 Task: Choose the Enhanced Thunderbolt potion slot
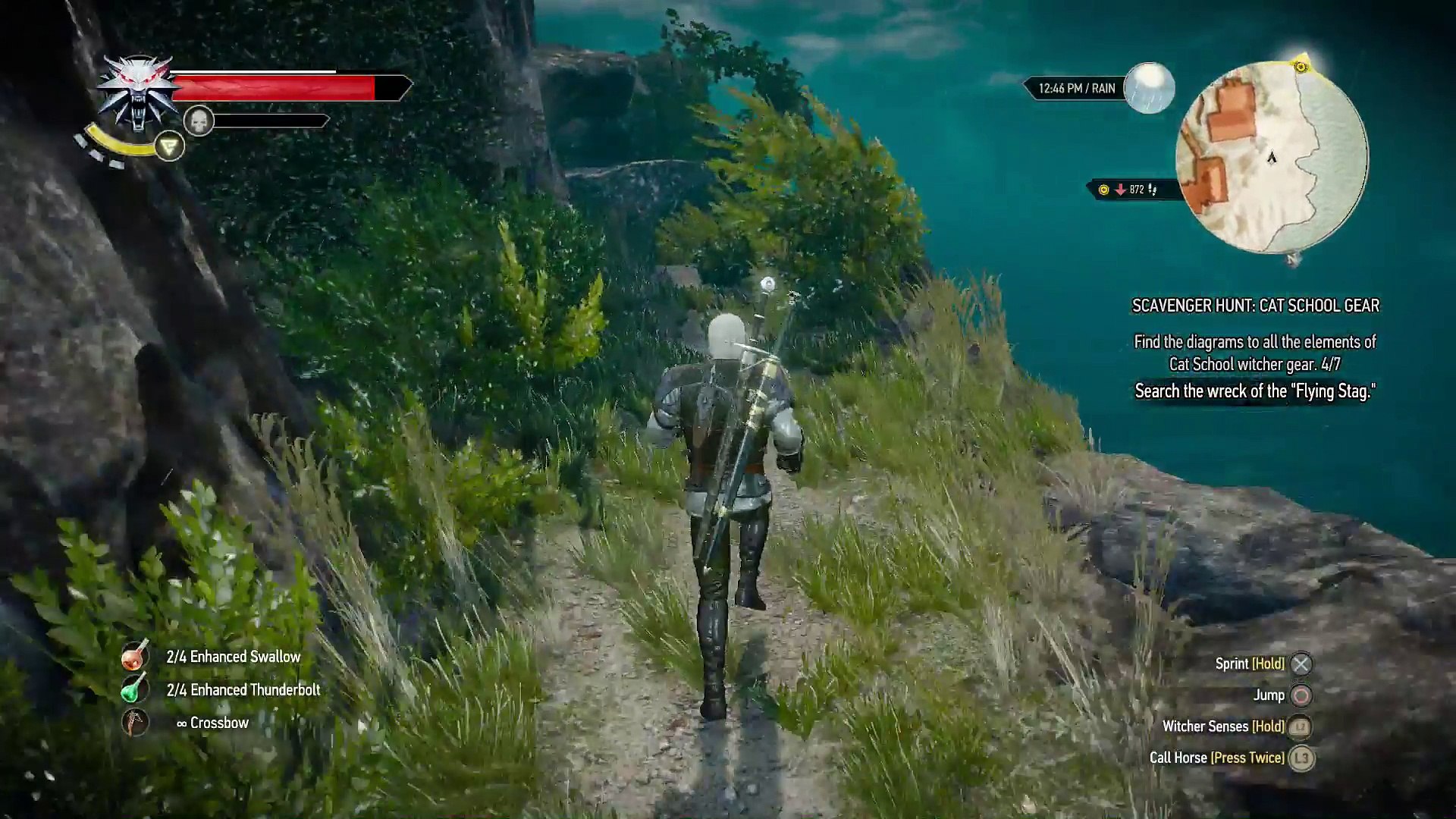point(133,689)
